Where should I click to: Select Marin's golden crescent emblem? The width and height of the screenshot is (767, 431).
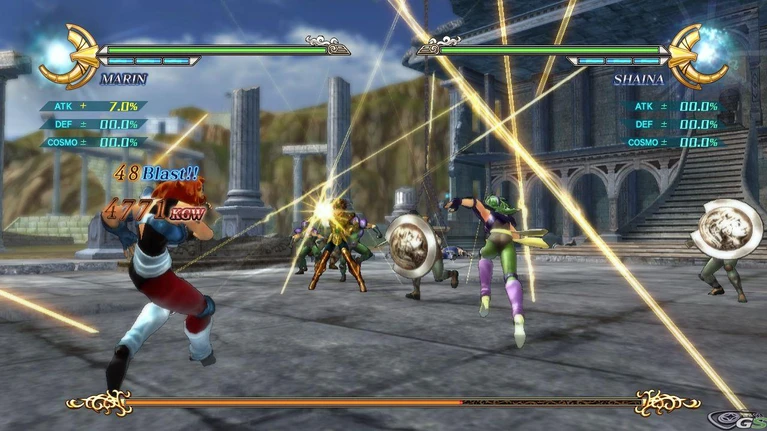click(68, 55)
